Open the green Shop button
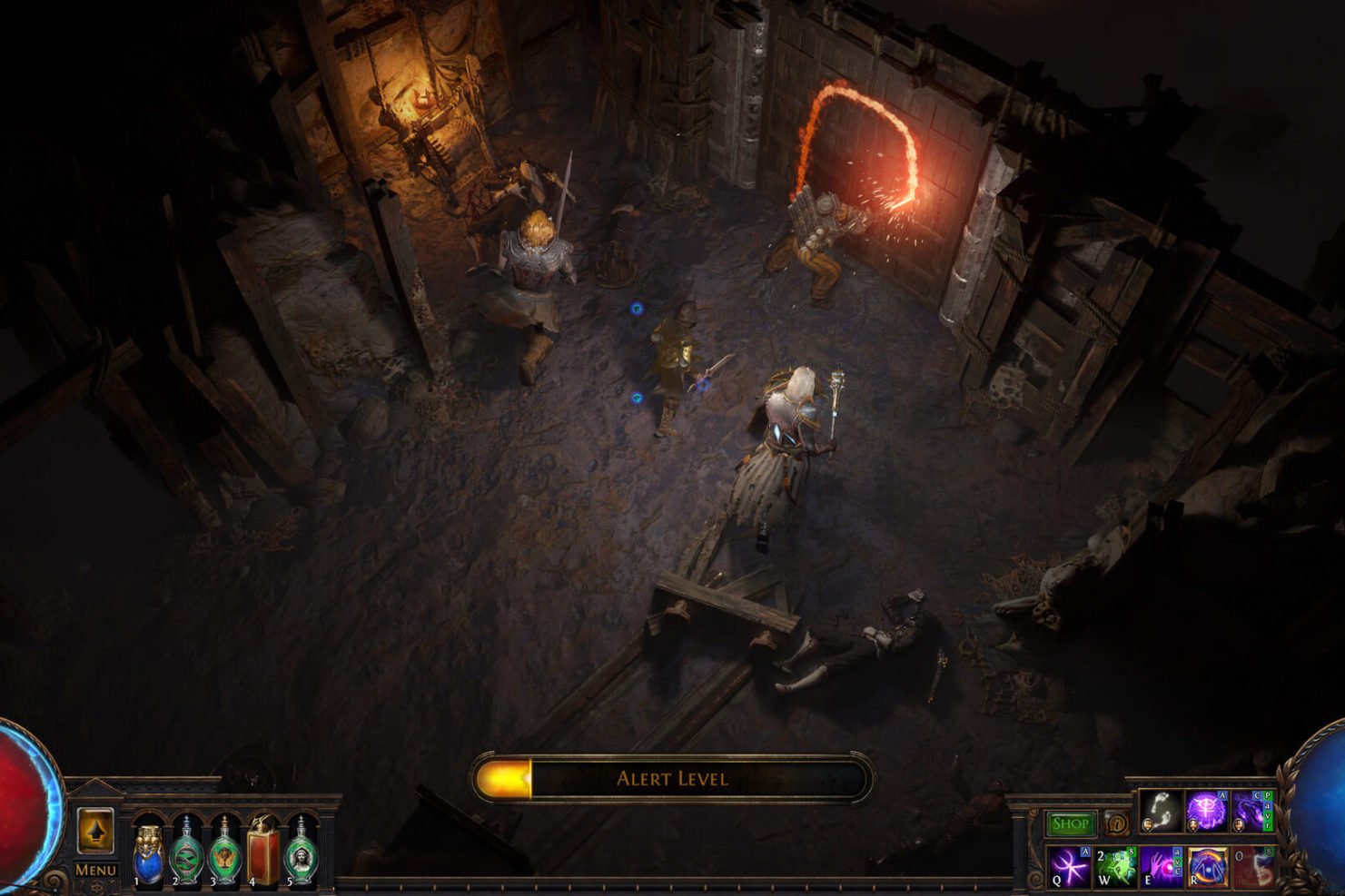Image resolution: width=1345 pixels, height=896 pixels. tap(1071, 823)
